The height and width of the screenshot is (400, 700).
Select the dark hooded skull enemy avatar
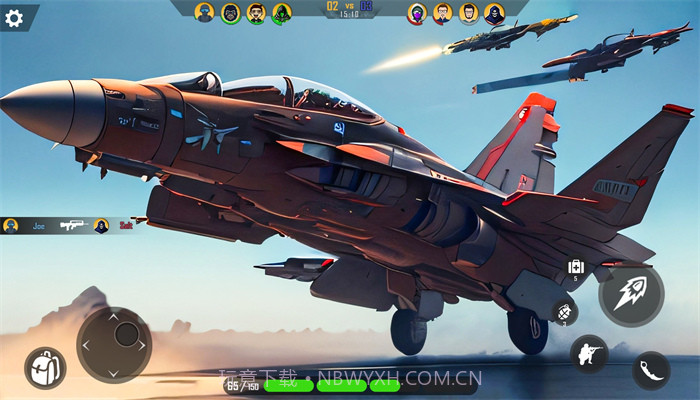click(494, 13)
